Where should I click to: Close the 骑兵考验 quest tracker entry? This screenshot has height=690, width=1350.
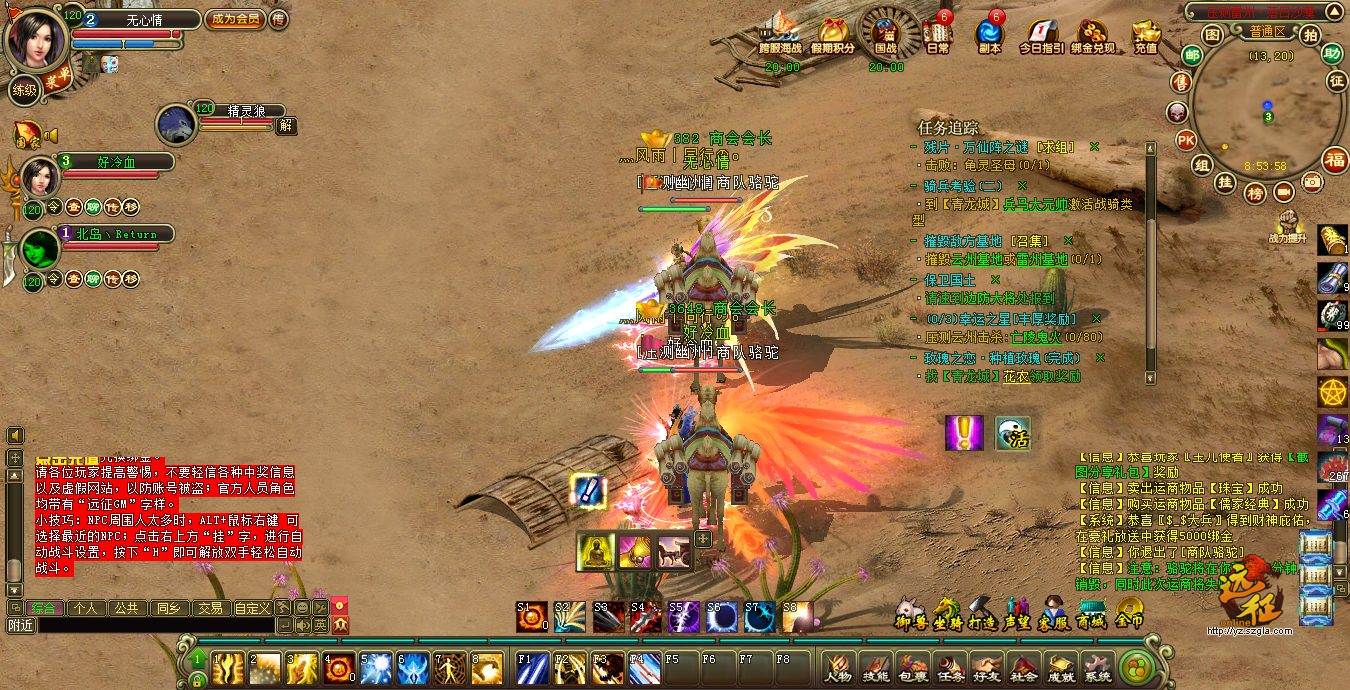coord(1022,185)
